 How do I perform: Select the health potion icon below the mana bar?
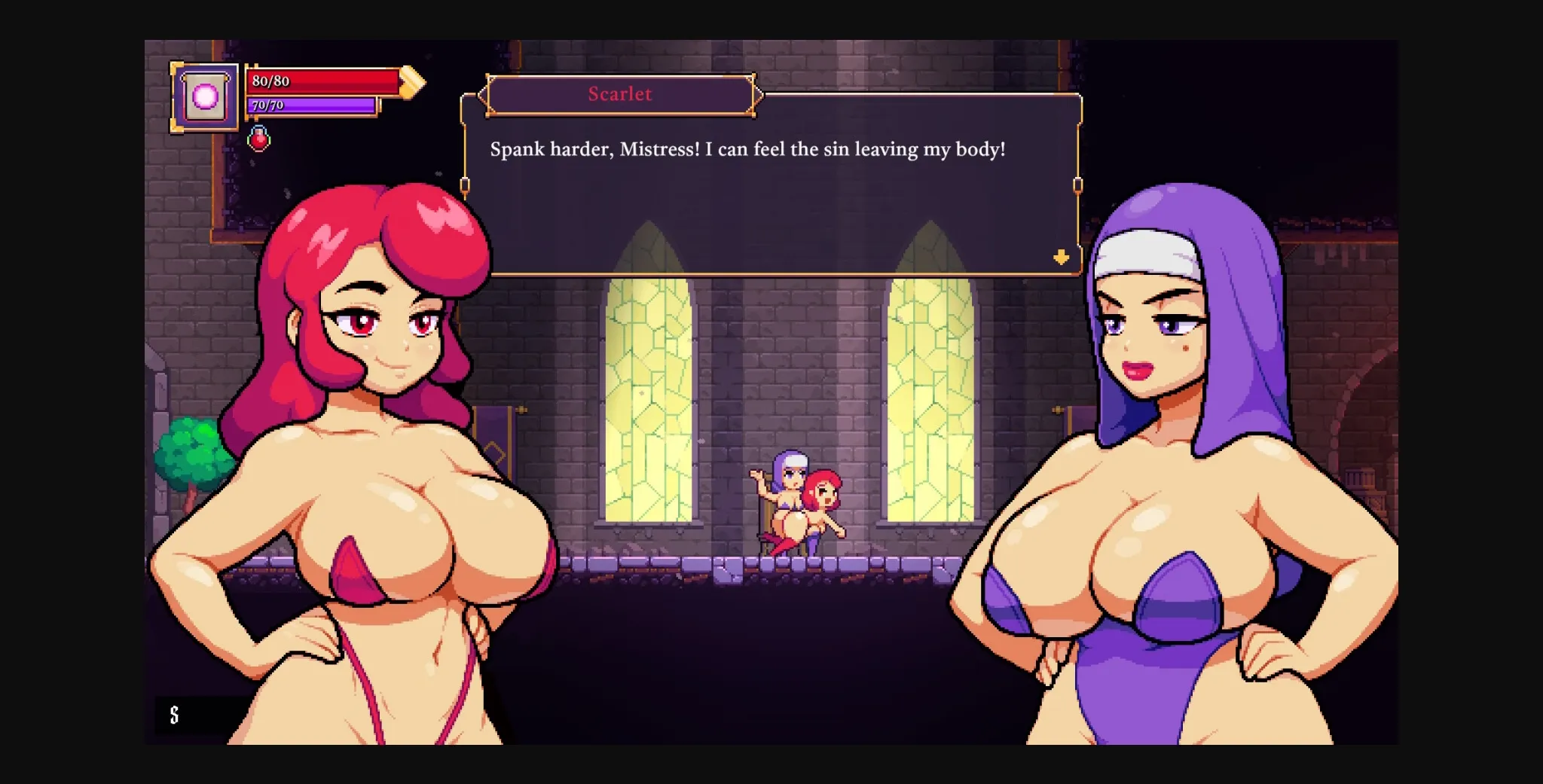259,139
